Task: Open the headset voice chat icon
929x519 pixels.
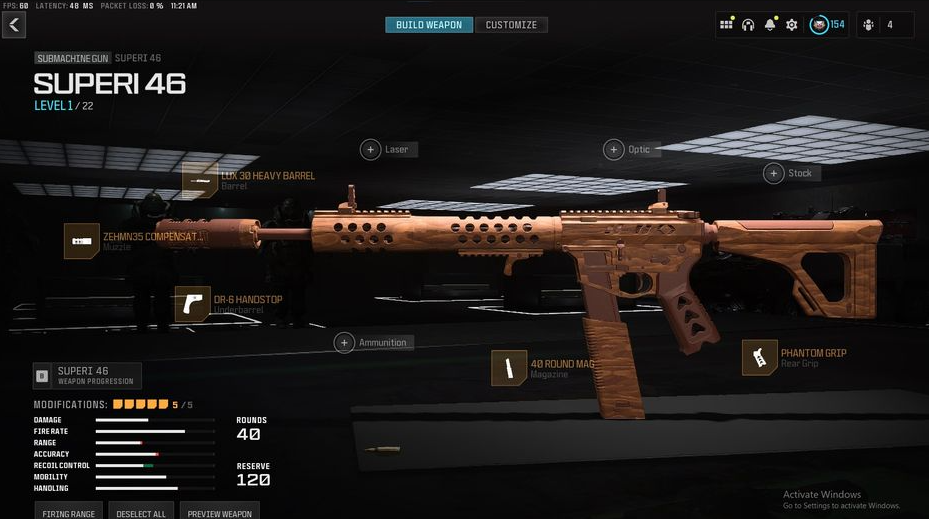Action: 748,25
